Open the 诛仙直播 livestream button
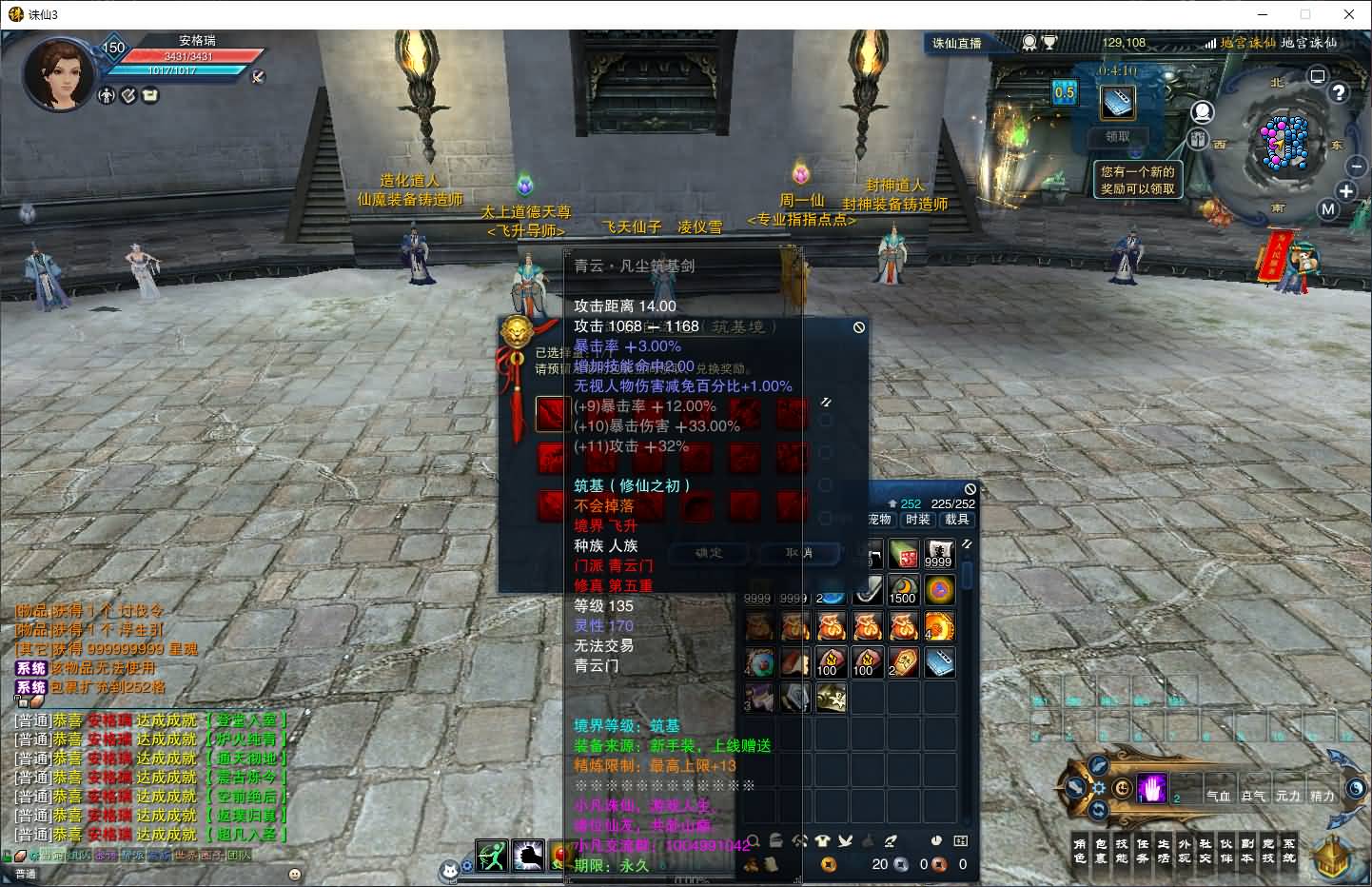The width and height of the screenshot is (1372, 887). click(x=956, y=43)
